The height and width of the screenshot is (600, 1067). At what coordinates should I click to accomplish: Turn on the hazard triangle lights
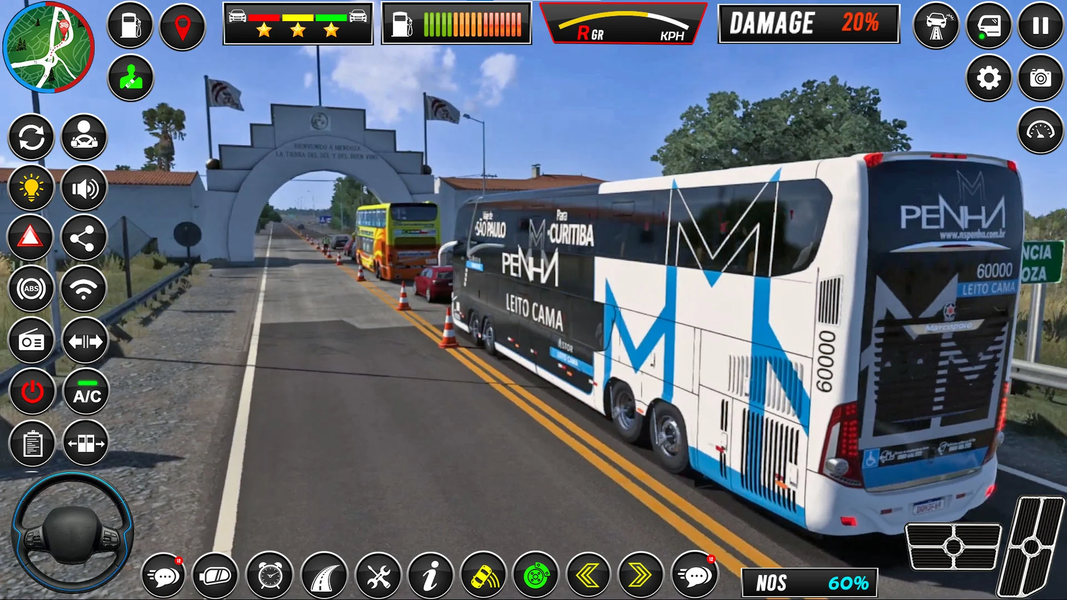tap(31, 238)
